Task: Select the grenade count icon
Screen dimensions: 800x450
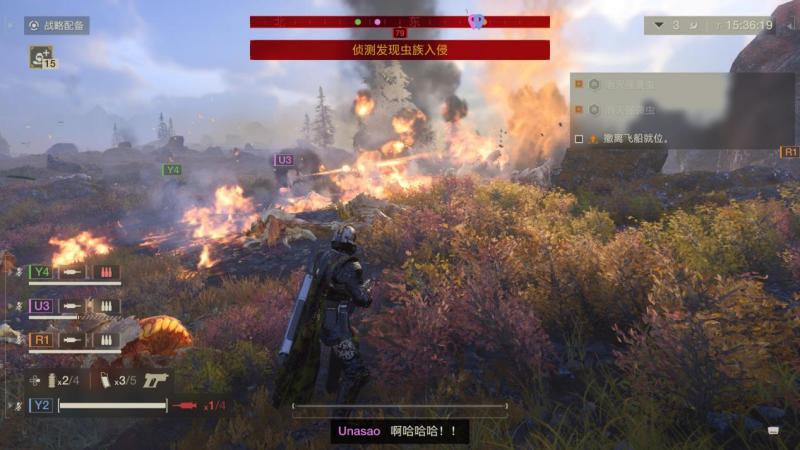Action: (53, 380)
